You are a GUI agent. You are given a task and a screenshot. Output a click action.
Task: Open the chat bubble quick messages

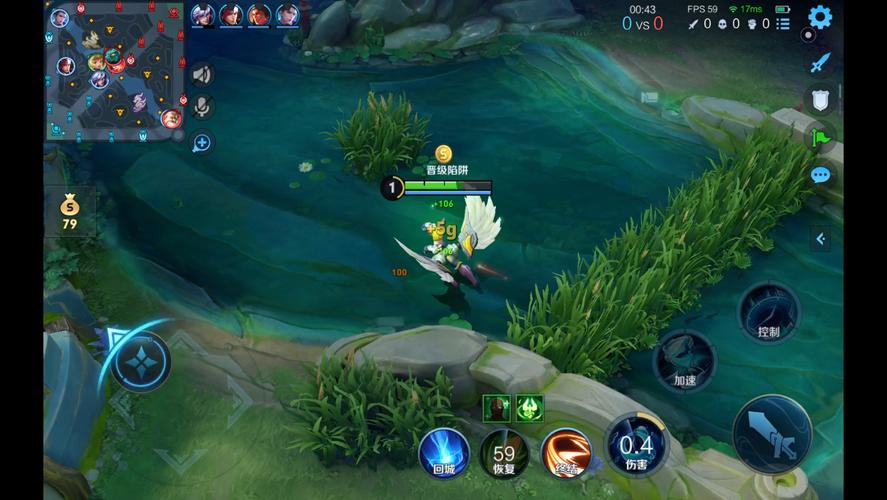820,176
